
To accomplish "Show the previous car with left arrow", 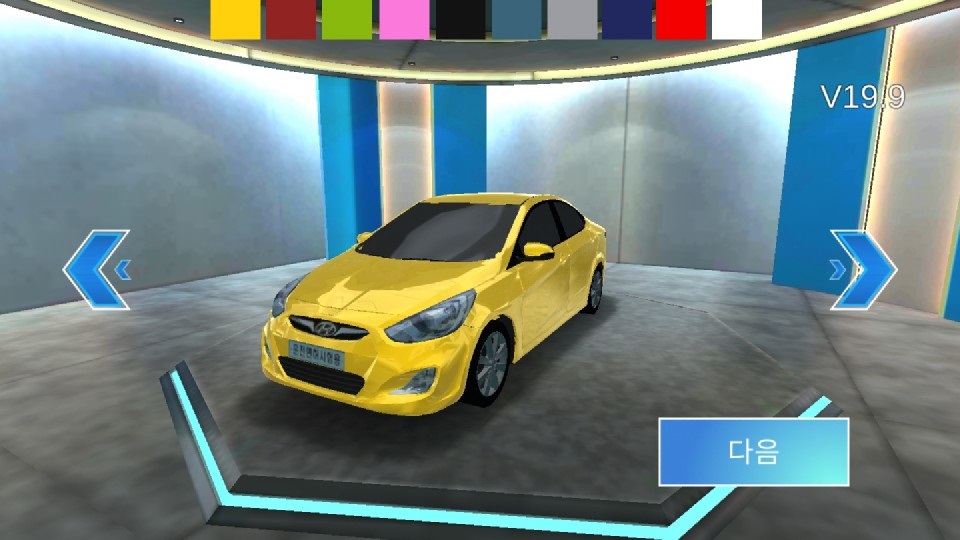I will 97,269.
